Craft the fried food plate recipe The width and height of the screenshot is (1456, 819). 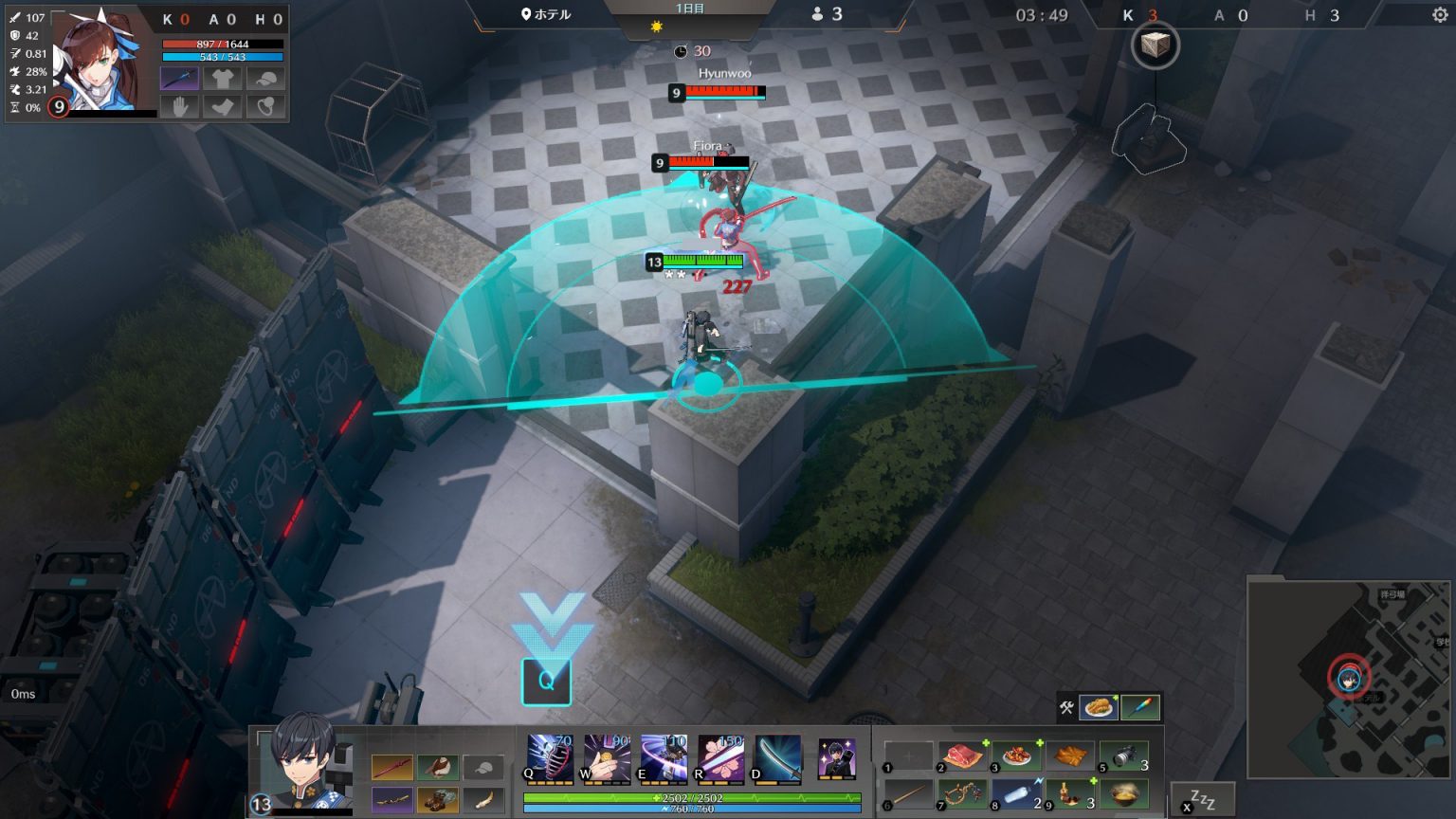pyautogui.click(x=1098, y=707)
